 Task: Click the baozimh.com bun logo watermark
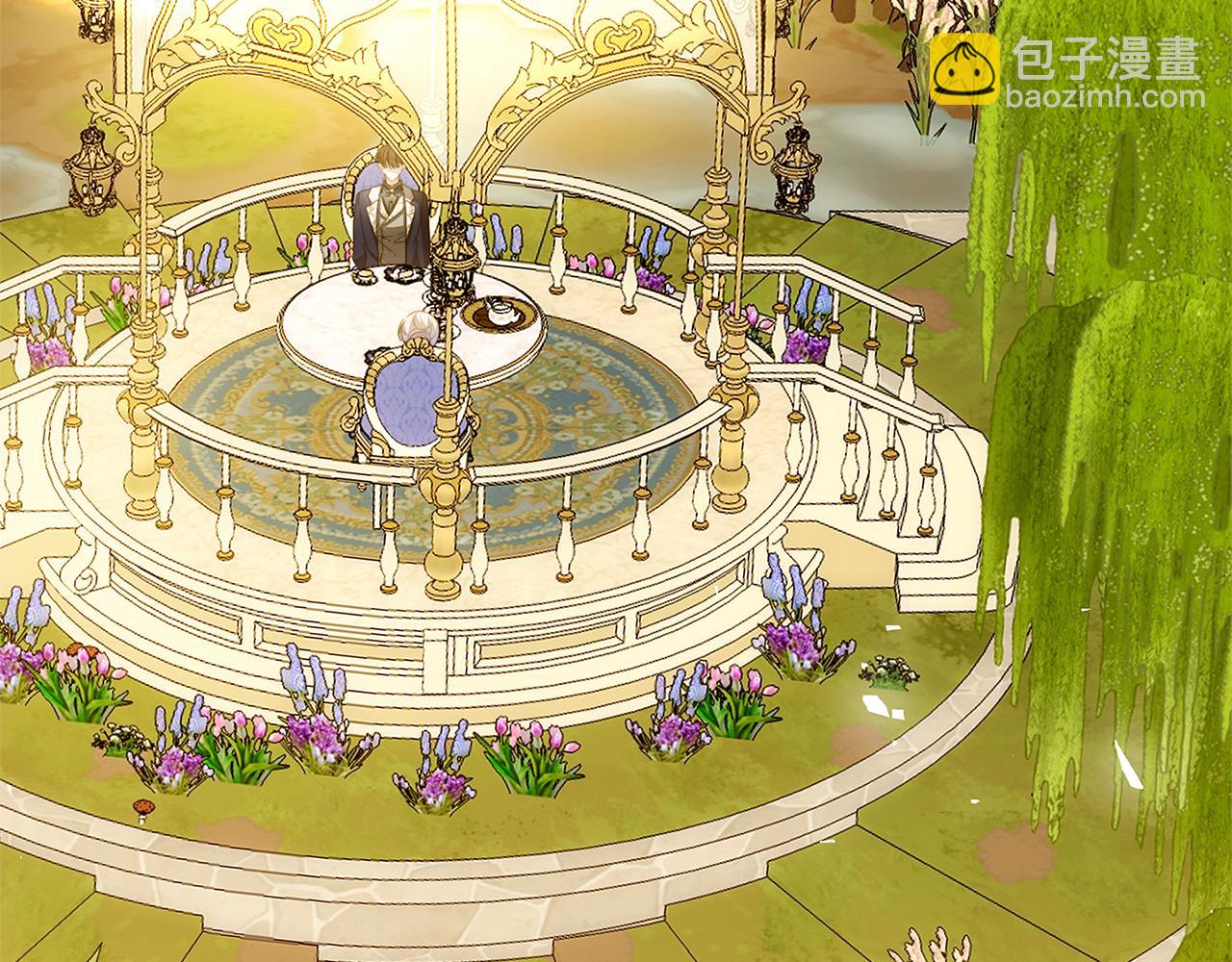pos(964,68)
